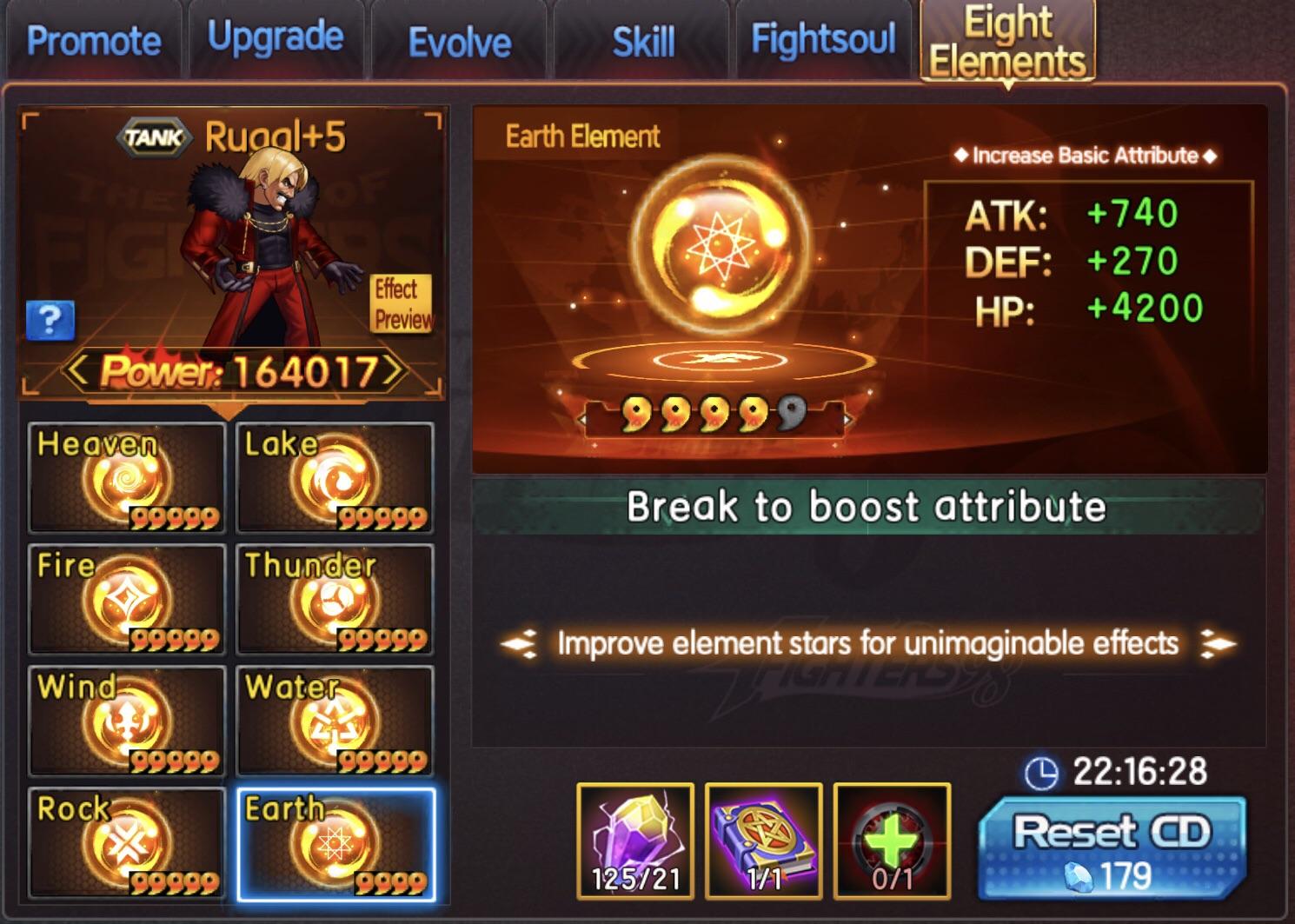Screen dimensions: 1295x924
Task: Open the Evolve tab
Action: [460, 39]
